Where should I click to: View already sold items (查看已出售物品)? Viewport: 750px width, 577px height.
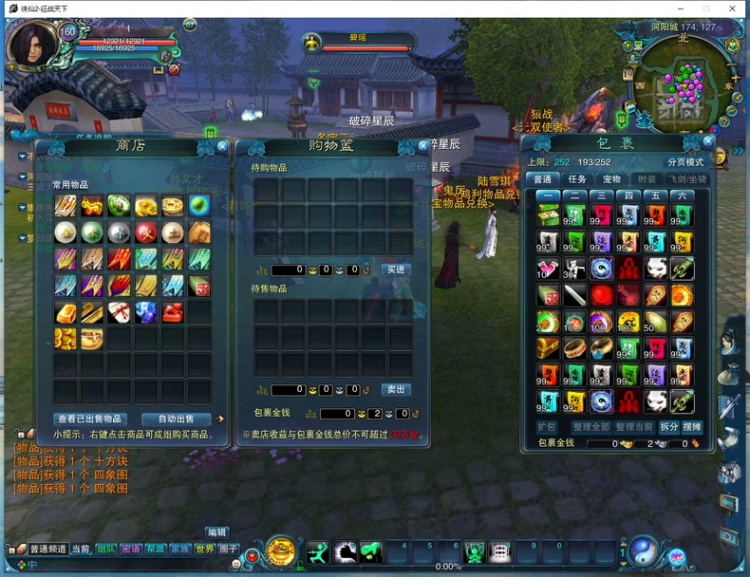click(x=89, y=419)
